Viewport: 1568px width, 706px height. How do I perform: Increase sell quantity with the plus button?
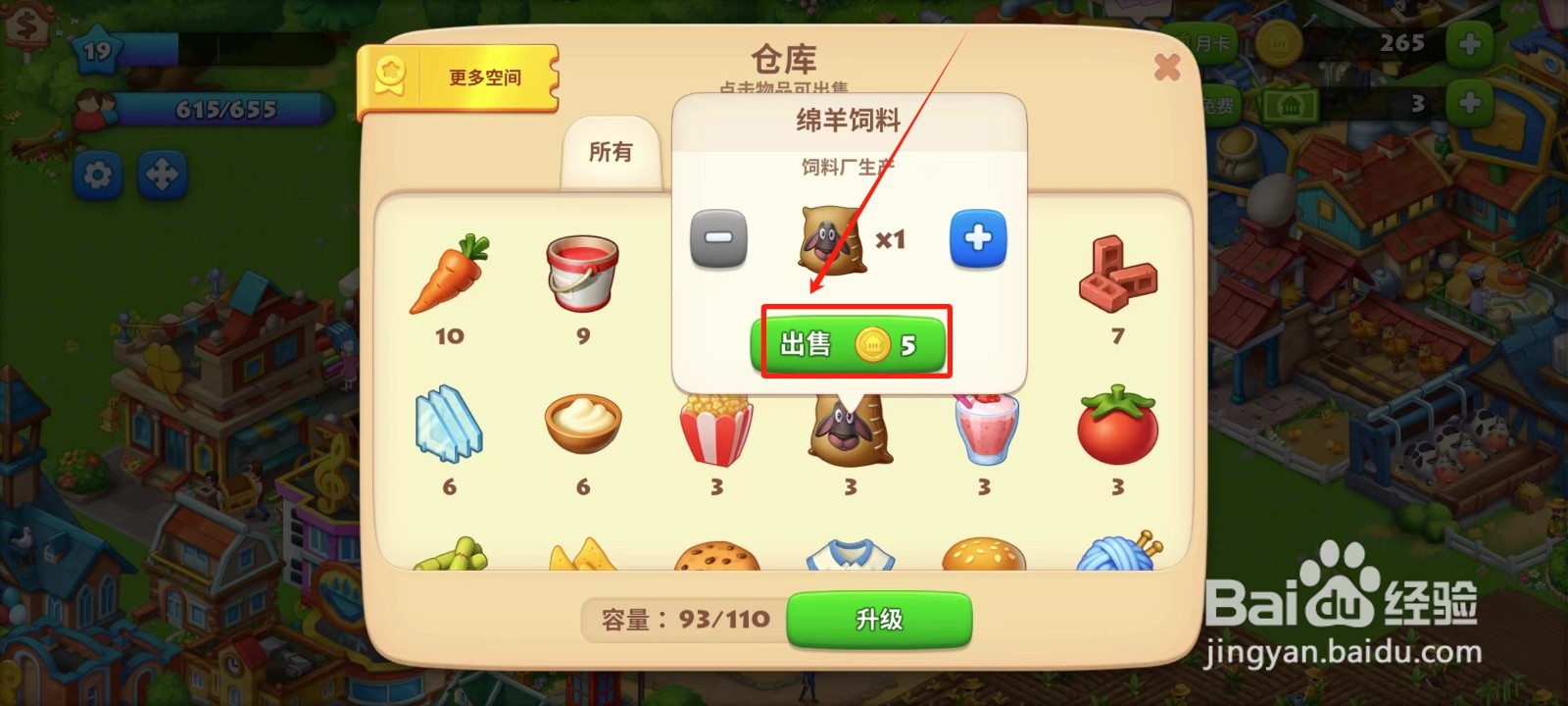pyautogui.click(x=977, y=238)
